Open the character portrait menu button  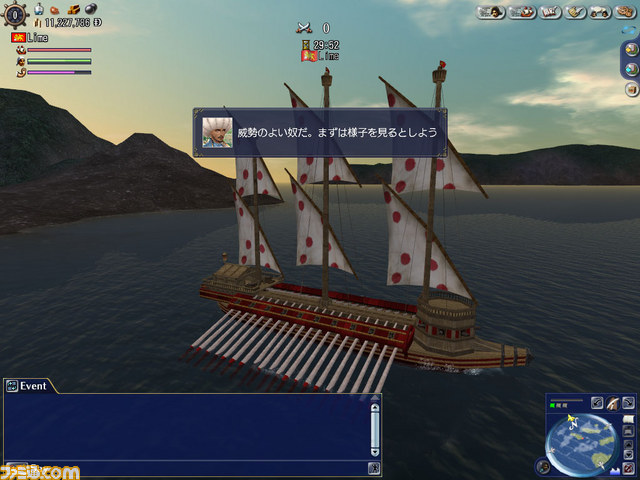click(491, 12)
